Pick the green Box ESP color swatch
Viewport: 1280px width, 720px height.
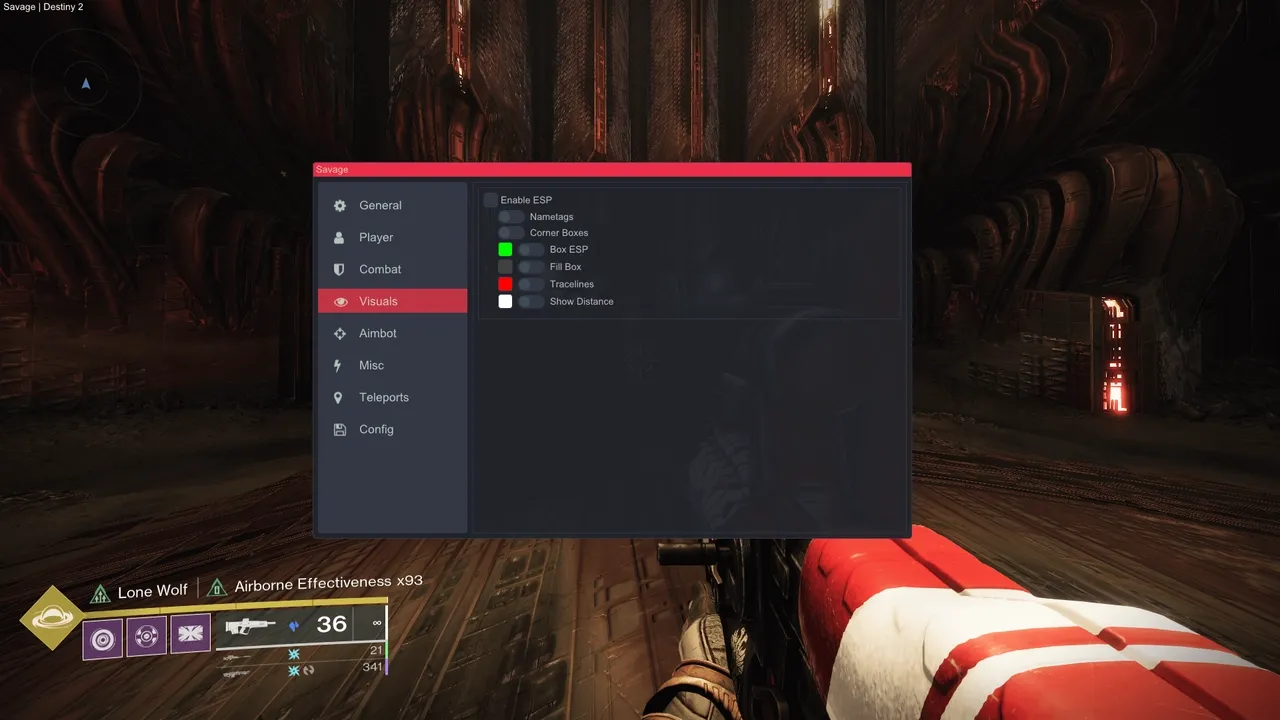(505, 250)
